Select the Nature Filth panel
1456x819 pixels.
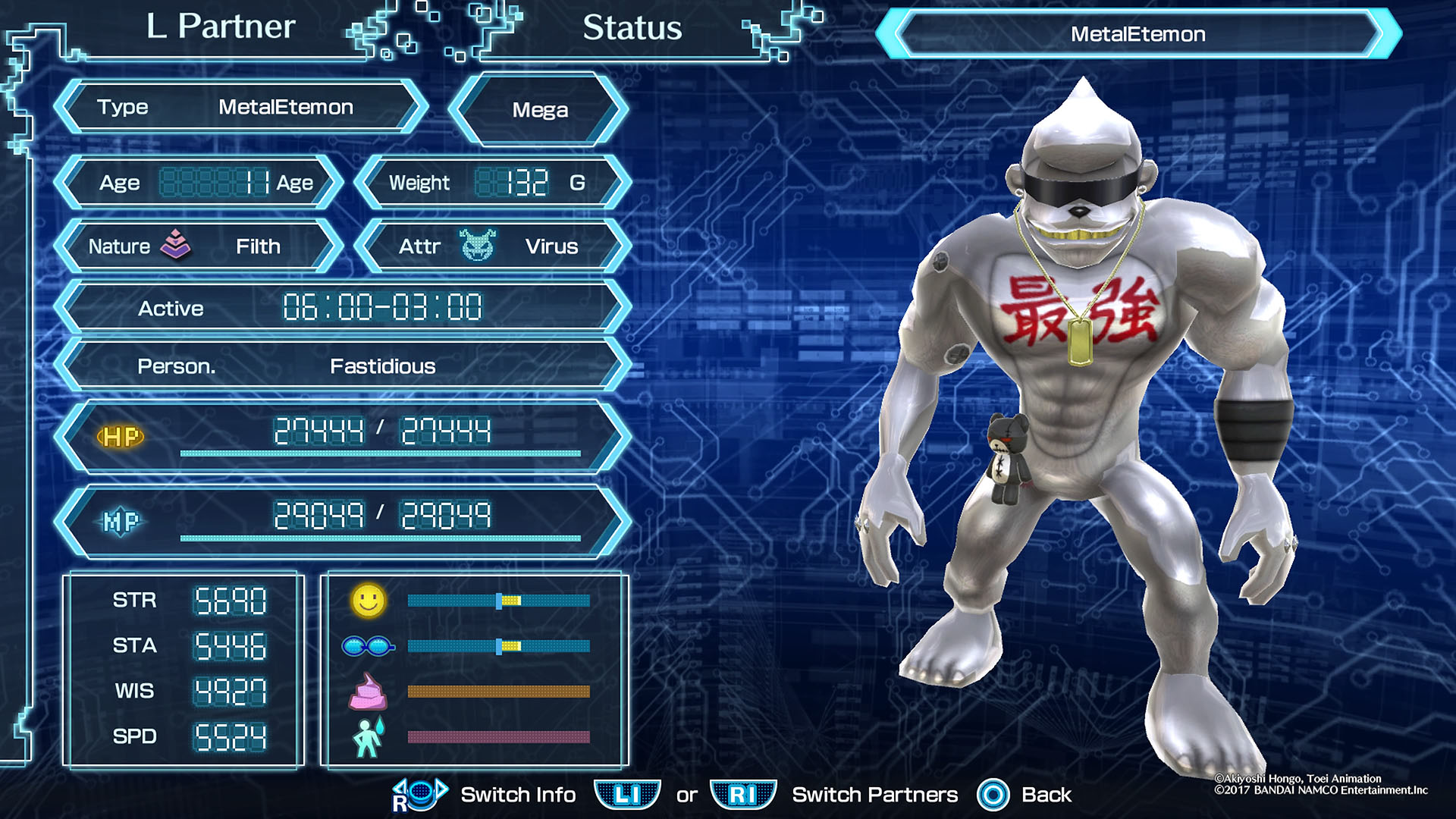[x=199, y=246]
